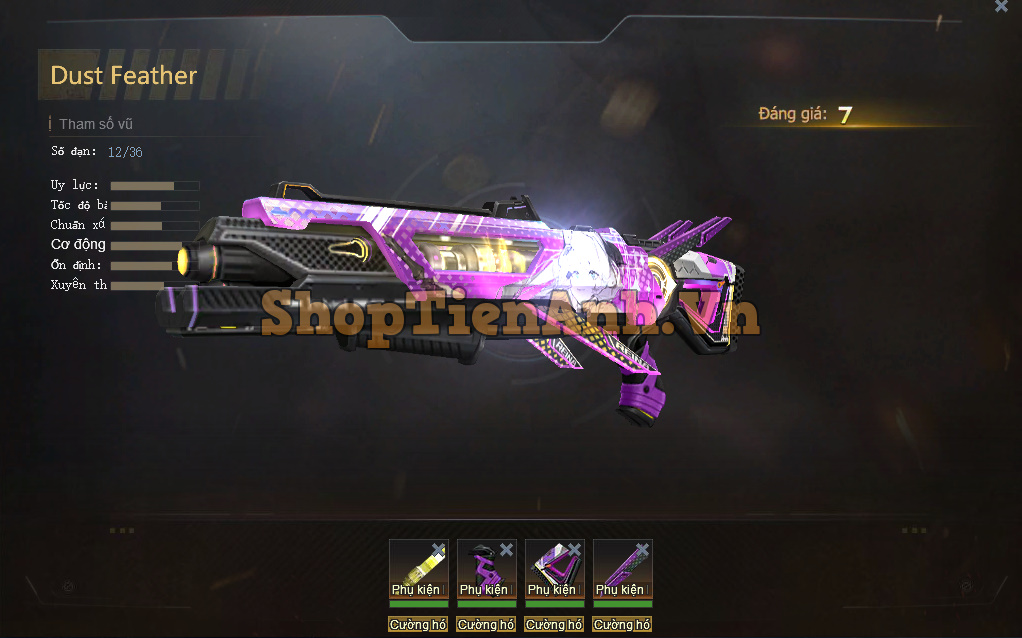This screenshot has width=1022, height=638.
Task: Remove the purple stock attachment with its X
Action: click(x=574, y=549)
